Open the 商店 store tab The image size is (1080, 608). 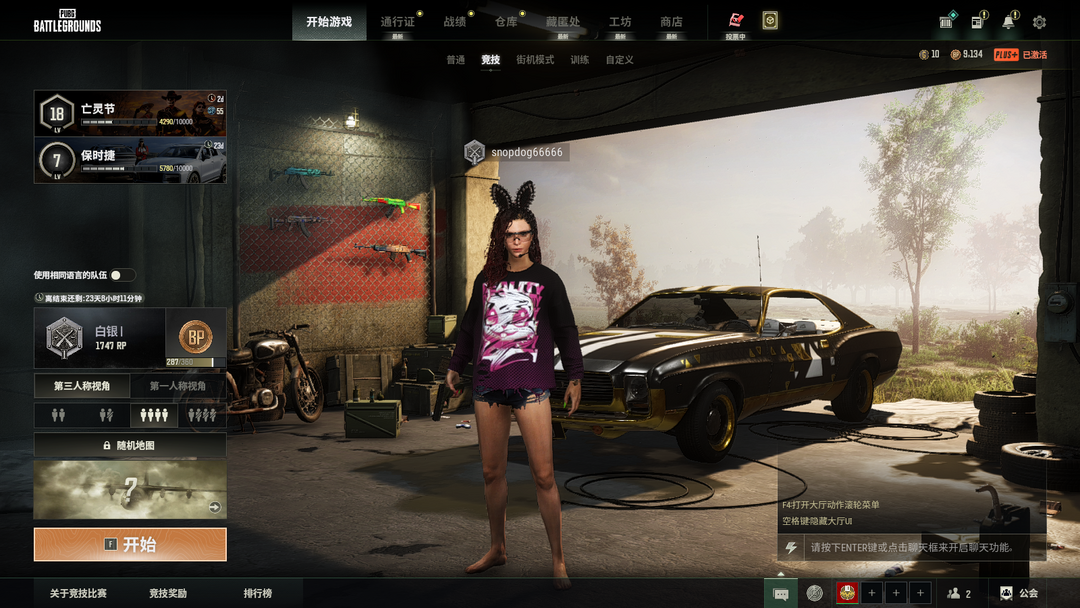671,22
